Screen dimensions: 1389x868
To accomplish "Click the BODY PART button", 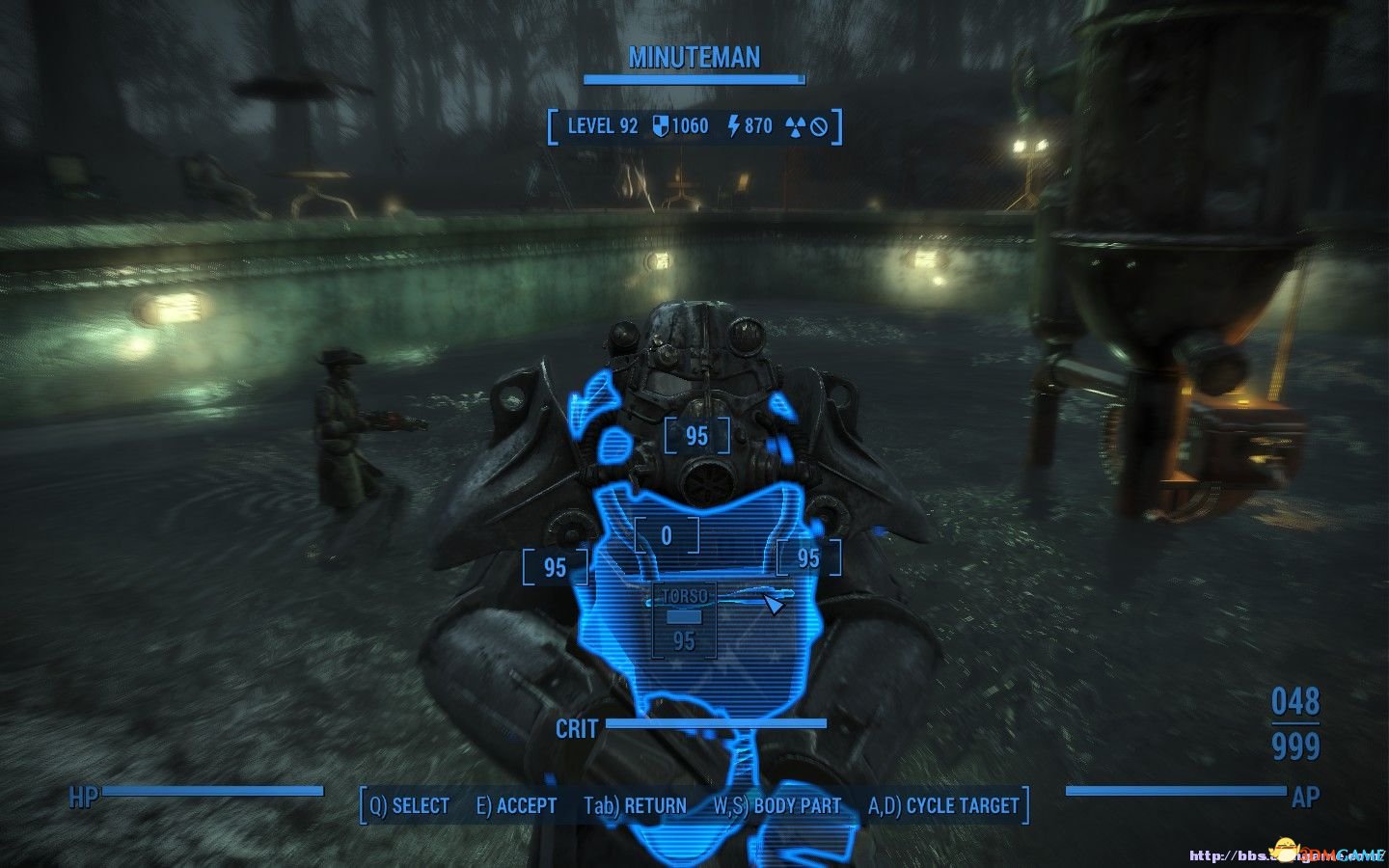I will tap(776, 806).
